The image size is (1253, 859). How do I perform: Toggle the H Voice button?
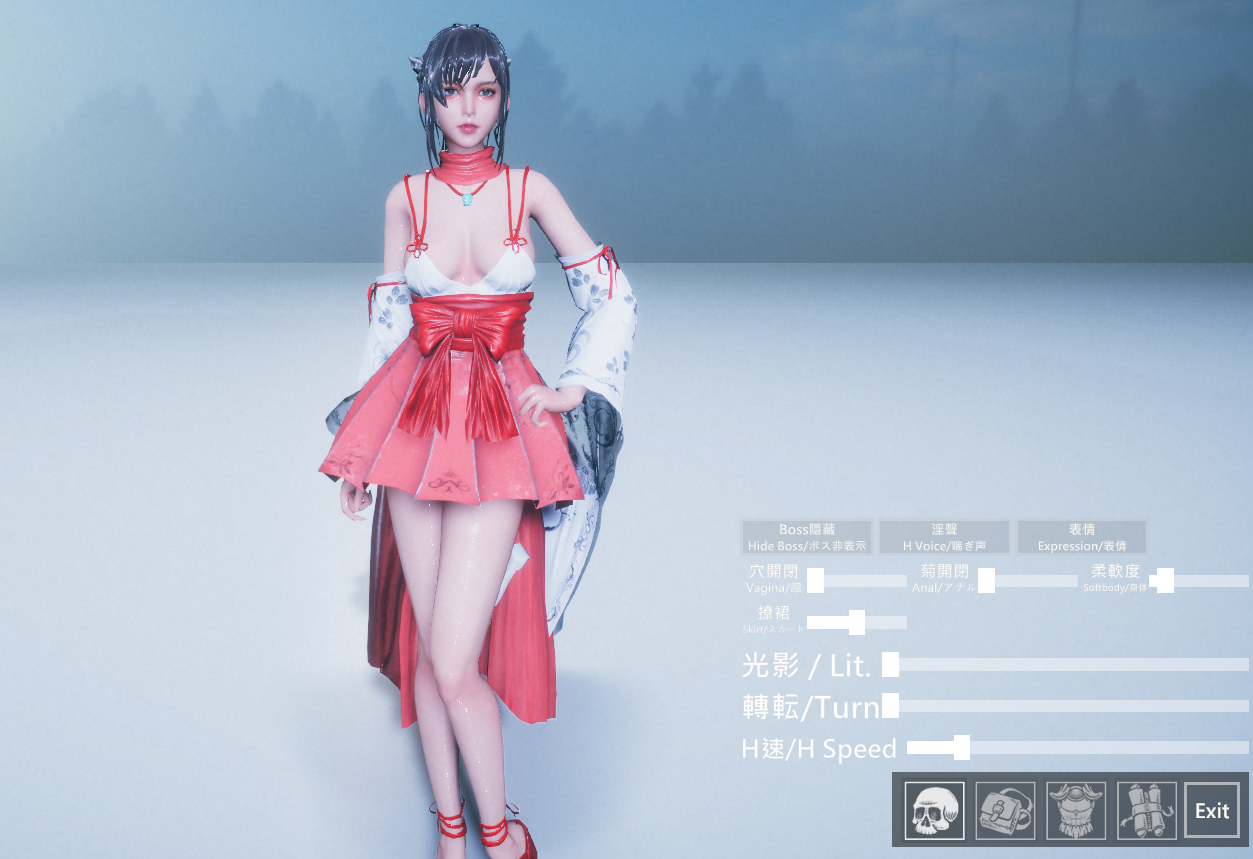(944, 537)
